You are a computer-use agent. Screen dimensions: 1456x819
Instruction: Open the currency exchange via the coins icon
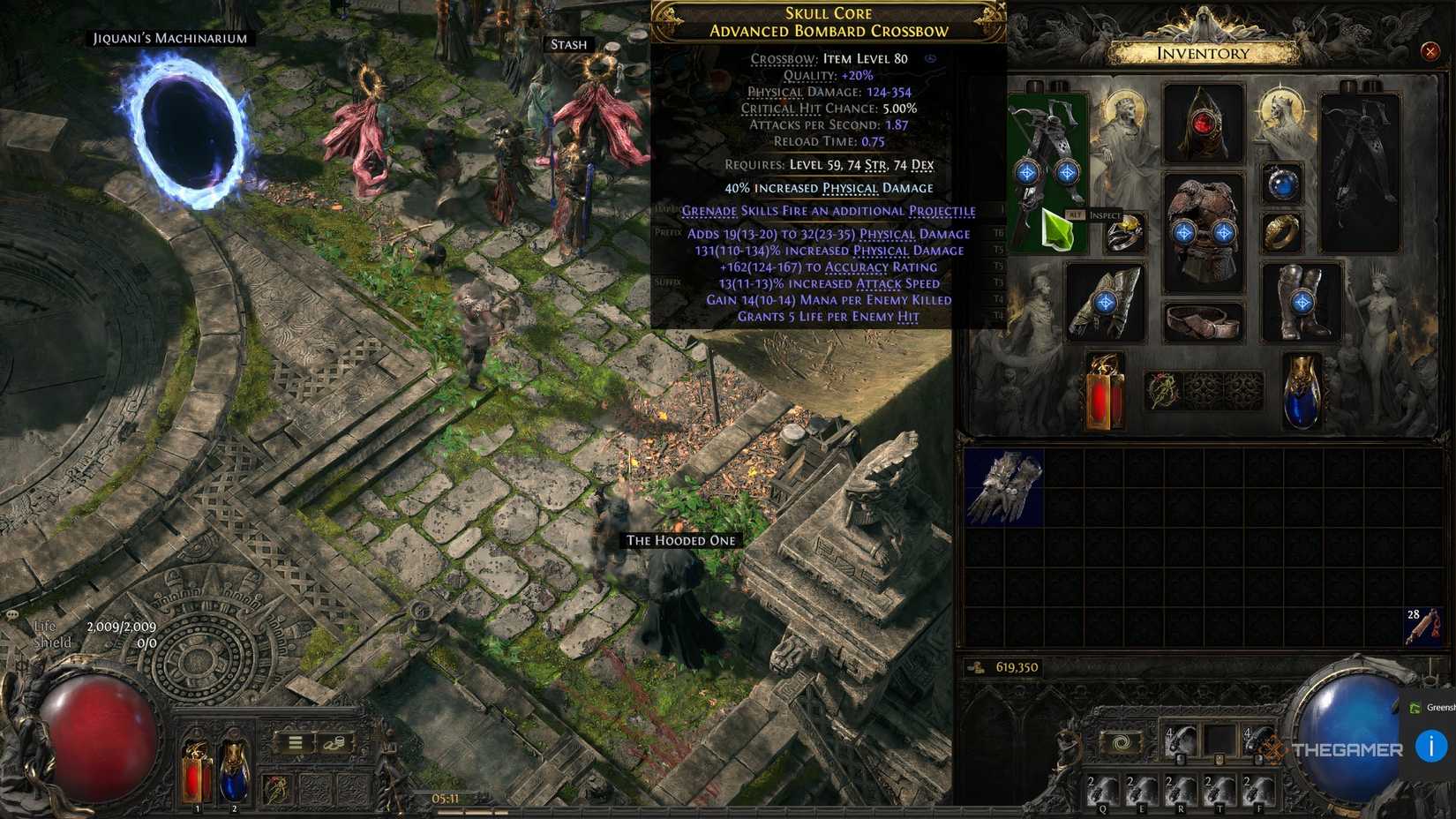pyautogui.click(x=334, y=744)
